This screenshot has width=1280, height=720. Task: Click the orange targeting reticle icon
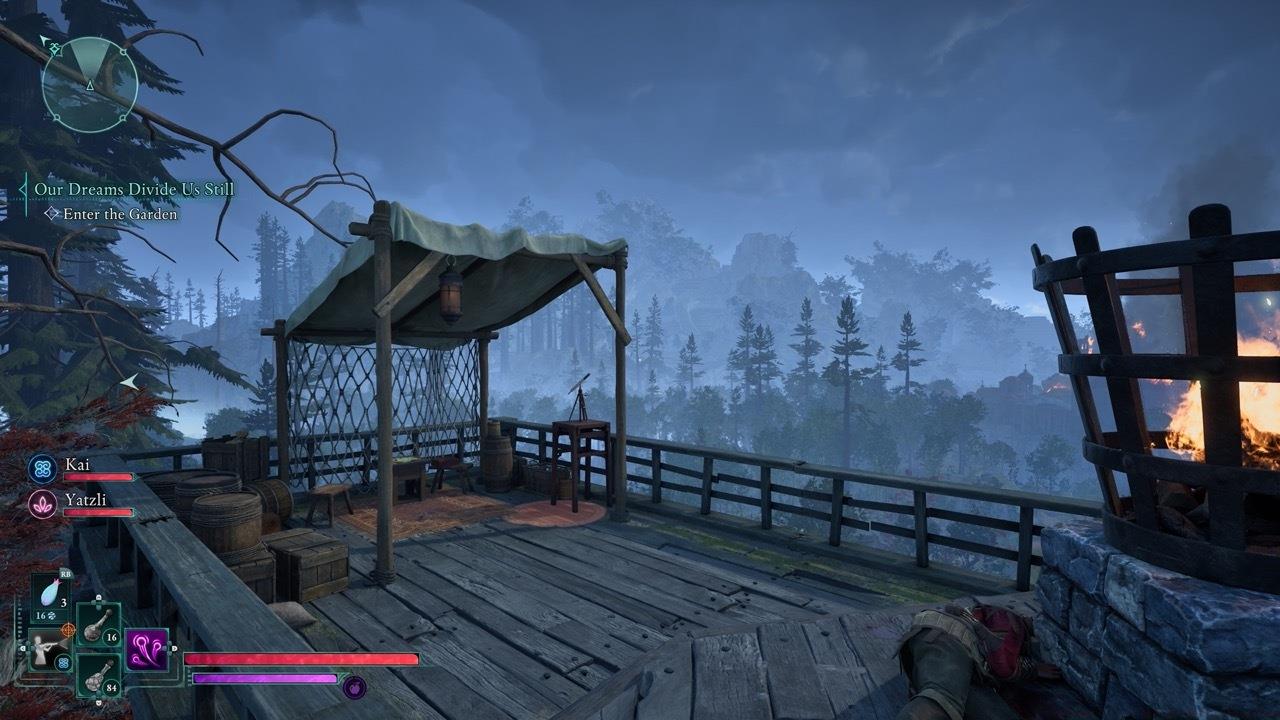[68, 630]
